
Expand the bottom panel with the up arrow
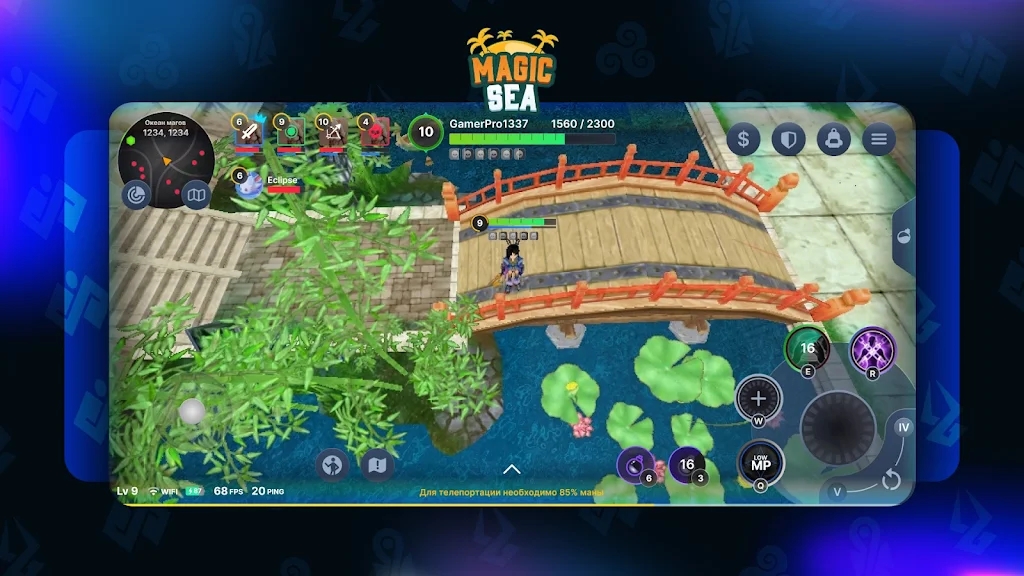512,469
